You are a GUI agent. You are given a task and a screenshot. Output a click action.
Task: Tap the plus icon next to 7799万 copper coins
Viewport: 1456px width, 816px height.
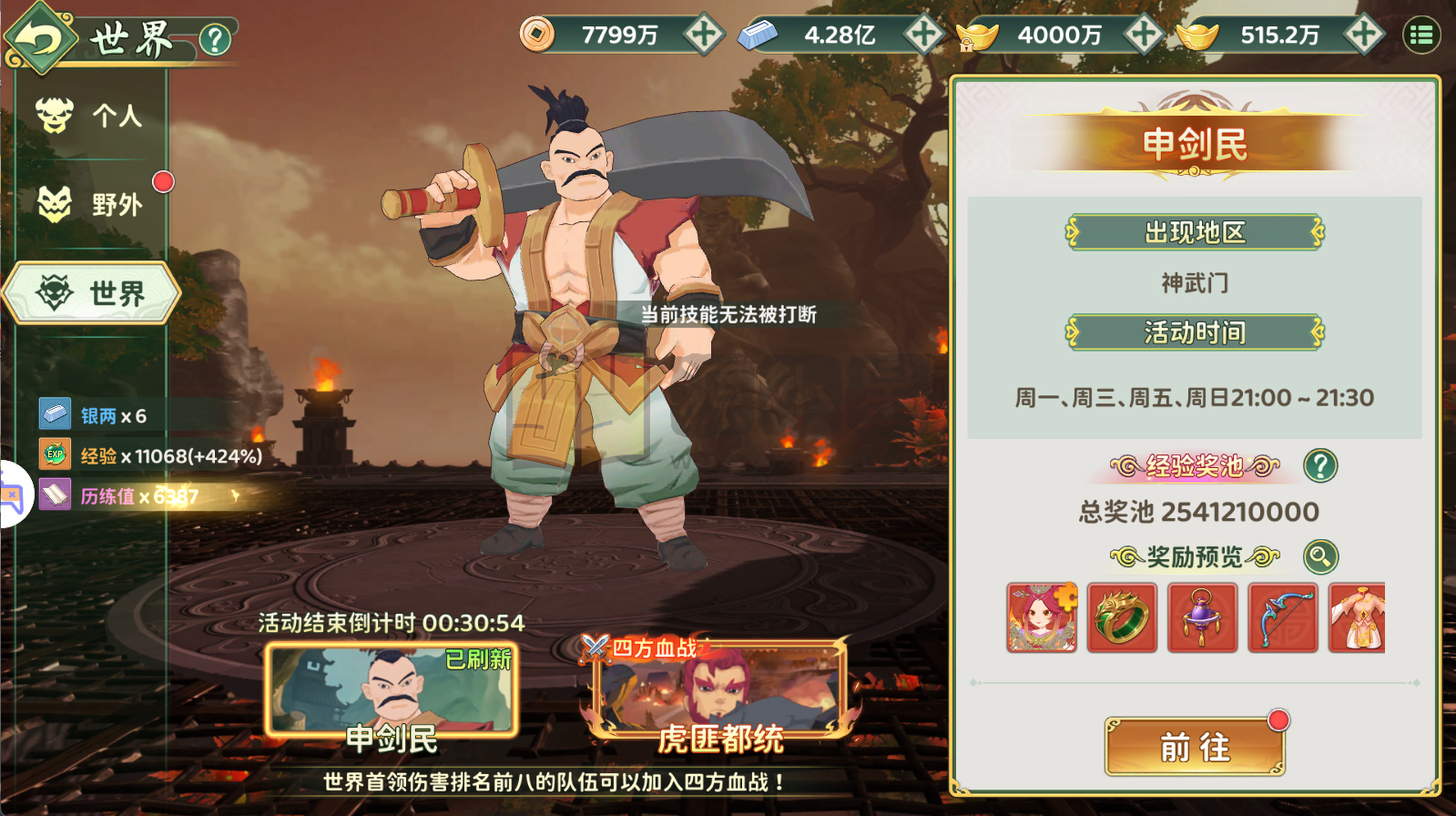tap(704, 35)
